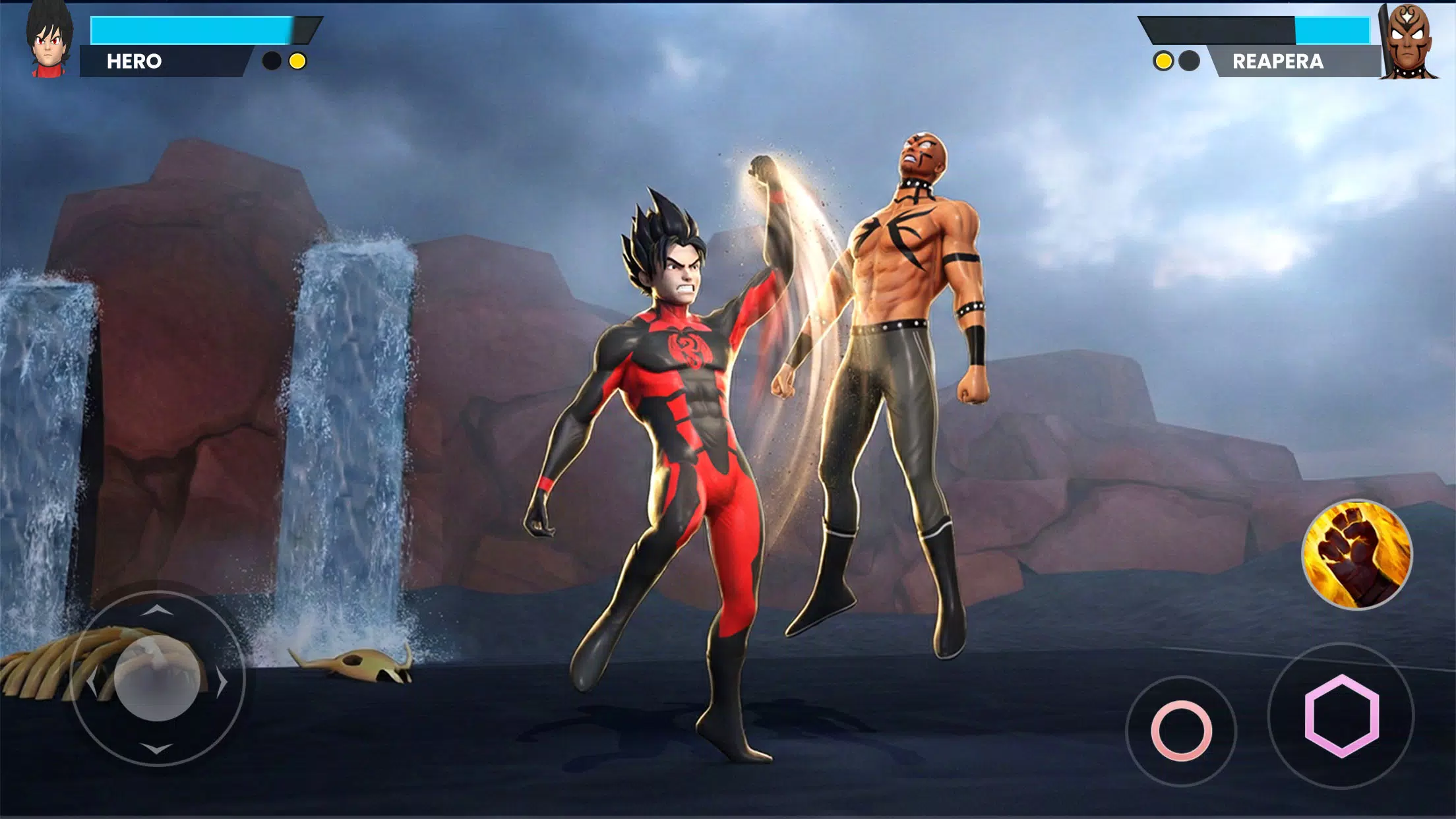The width and height of the screenshot is (1456, 819).
Task: Toggle HERO's black round indicator dot
Action: [270, 61]
